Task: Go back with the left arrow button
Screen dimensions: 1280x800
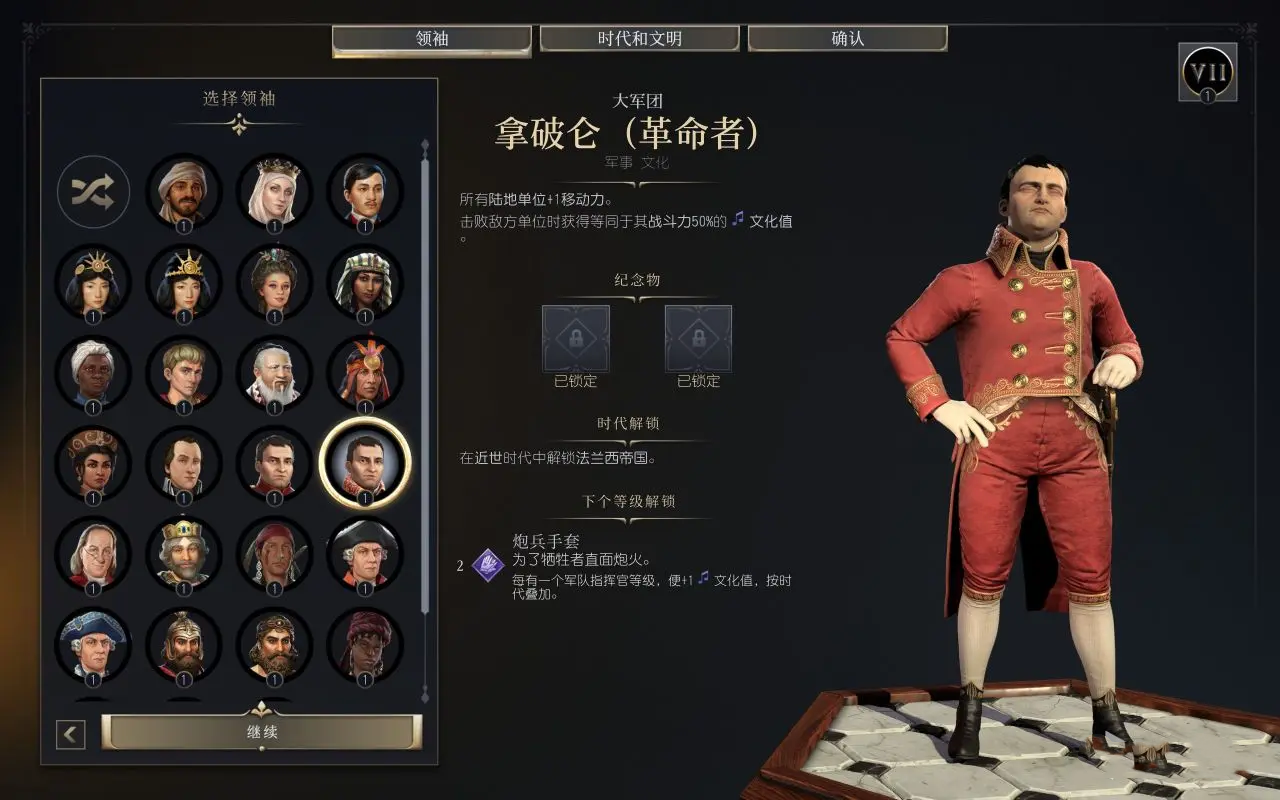Action: click(x=70, y=735)
